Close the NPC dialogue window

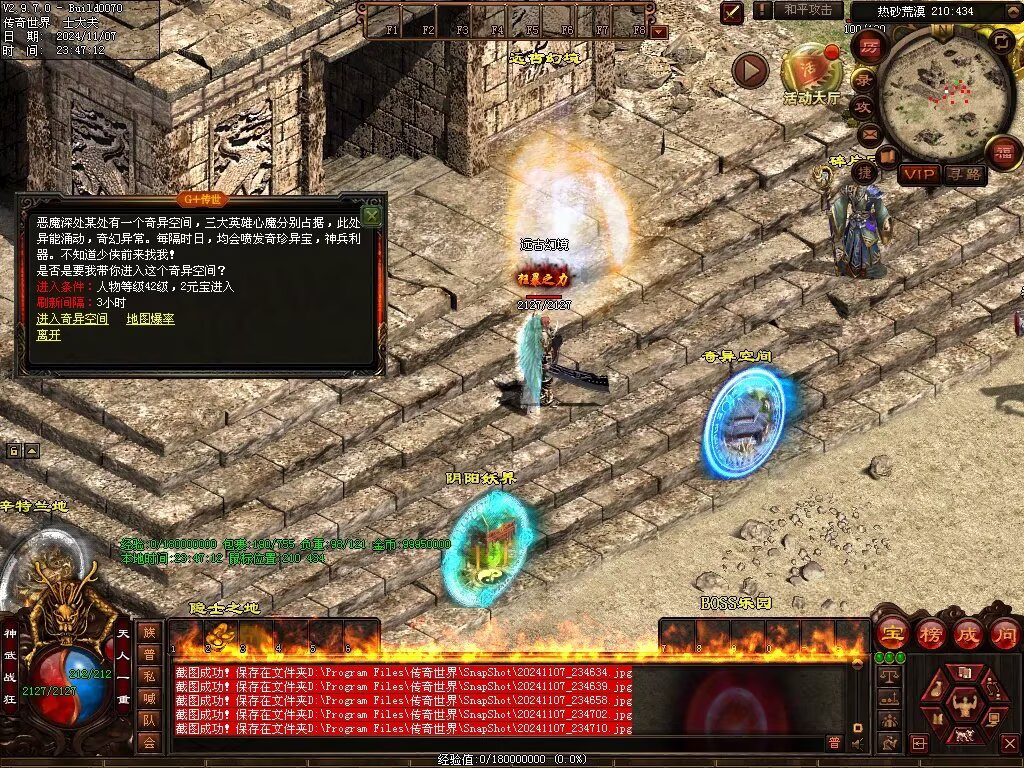tap(372, 215)
